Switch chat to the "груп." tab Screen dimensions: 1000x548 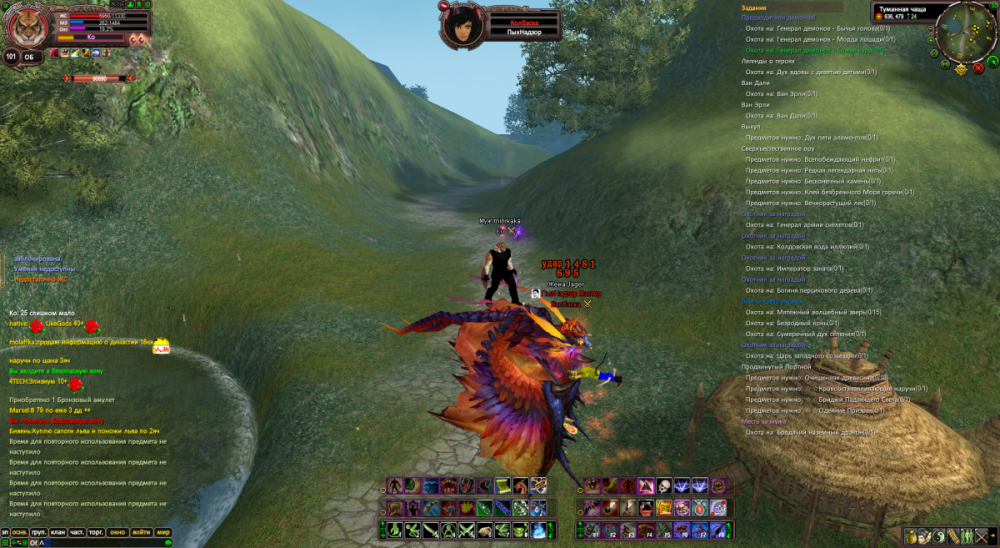tap(39, 532)
